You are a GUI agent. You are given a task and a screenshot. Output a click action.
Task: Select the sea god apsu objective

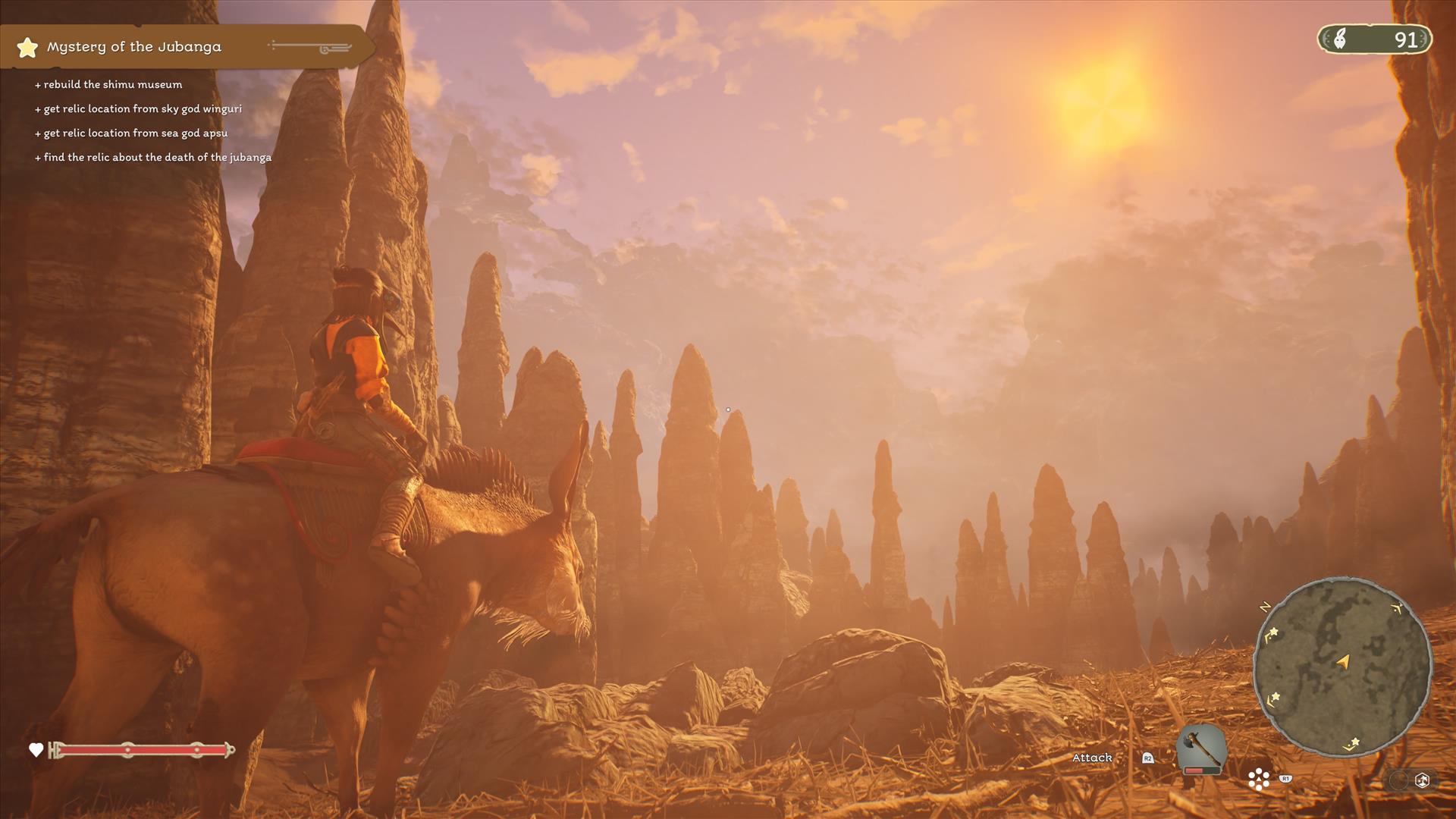pos(135,133)
